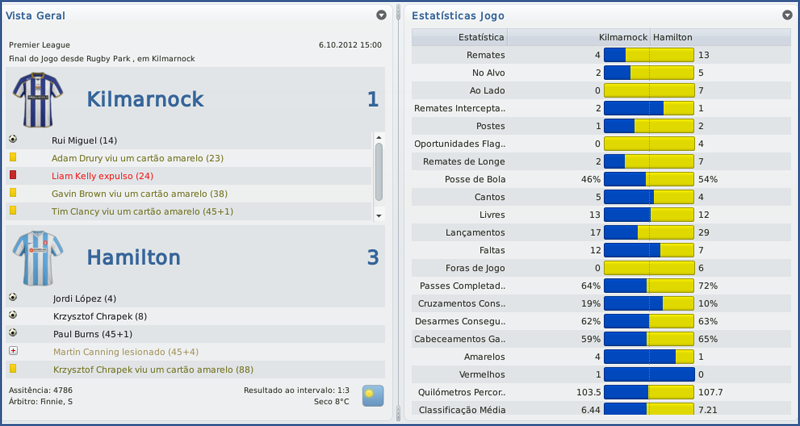
Task: Select Adam Drury yellow card event
Action: click(x=137, y=158)
